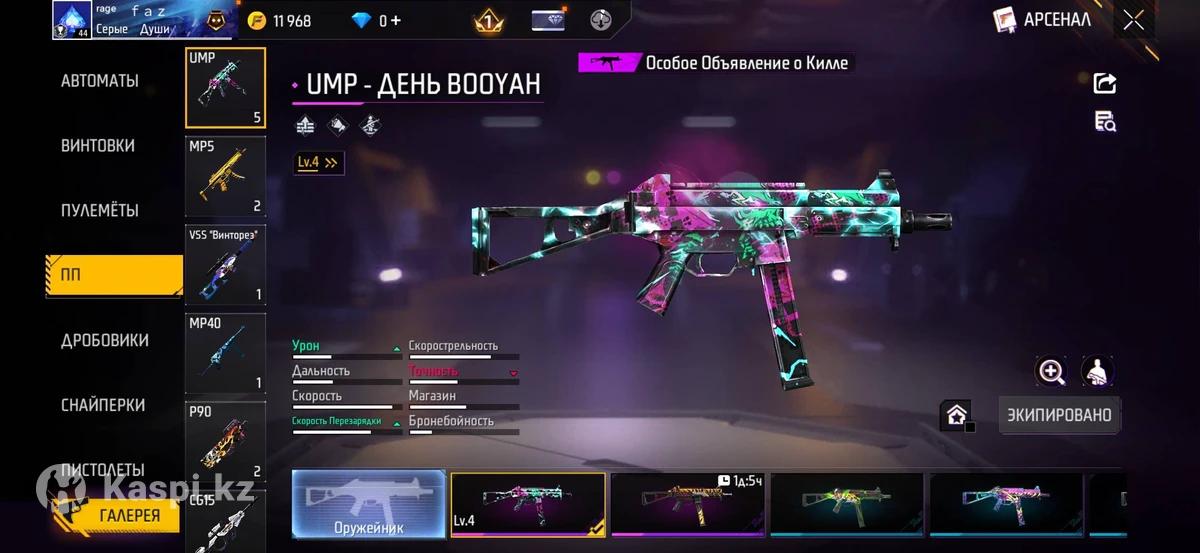The width and height of the screenshot is (1200, 553).
Task: Switch to the Автоматы weapon category
Action: click(100, 81)
